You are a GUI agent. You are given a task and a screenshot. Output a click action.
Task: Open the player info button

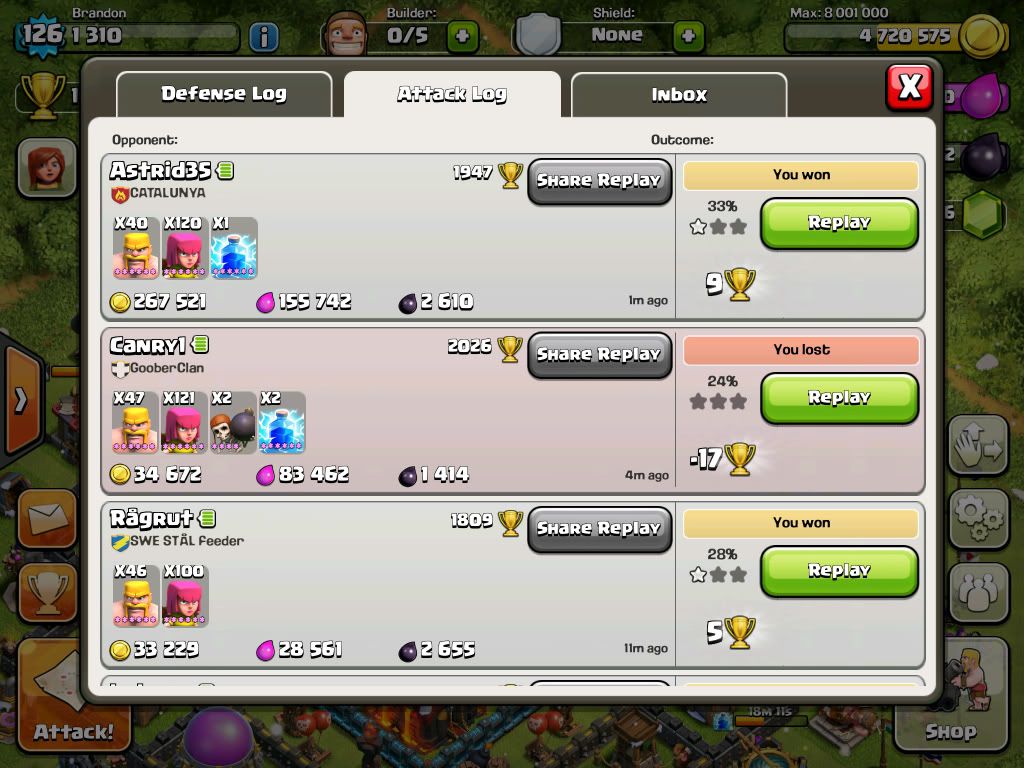click(263, 38)
